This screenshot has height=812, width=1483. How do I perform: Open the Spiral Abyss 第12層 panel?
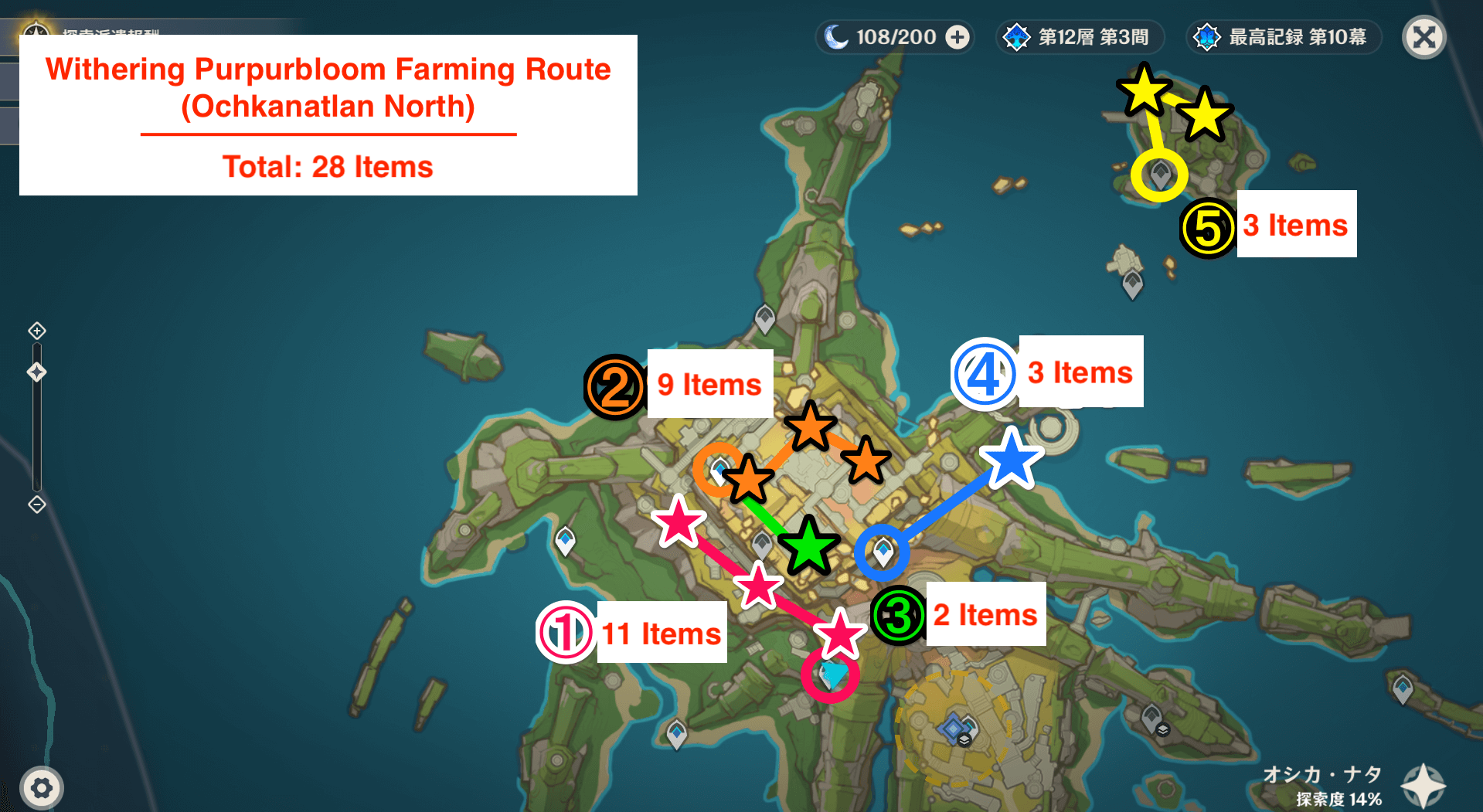pos(1078,36)
